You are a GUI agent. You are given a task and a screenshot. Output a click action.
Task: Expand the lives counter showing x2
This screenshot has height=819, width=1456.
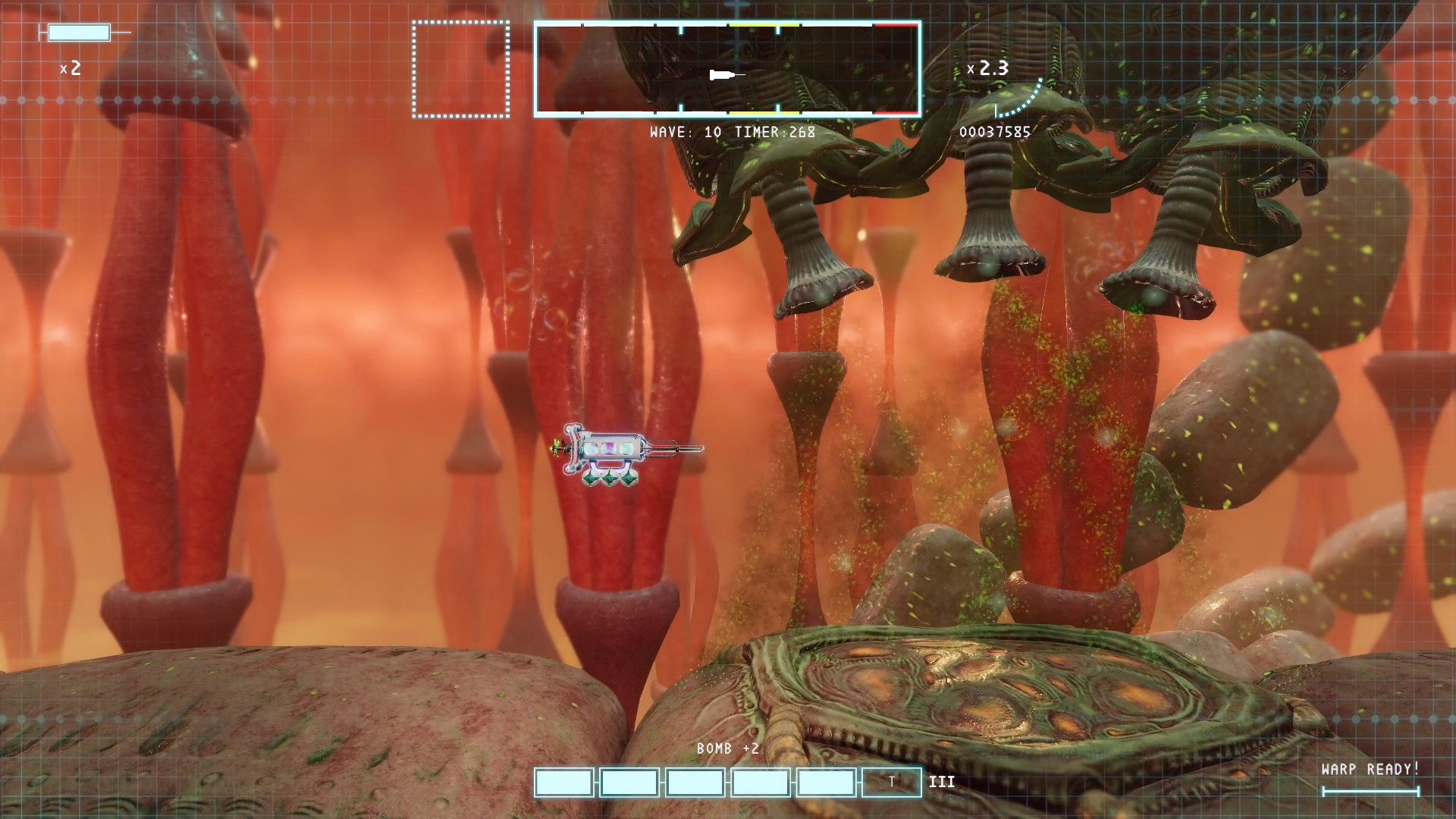[x=71, y=69]
